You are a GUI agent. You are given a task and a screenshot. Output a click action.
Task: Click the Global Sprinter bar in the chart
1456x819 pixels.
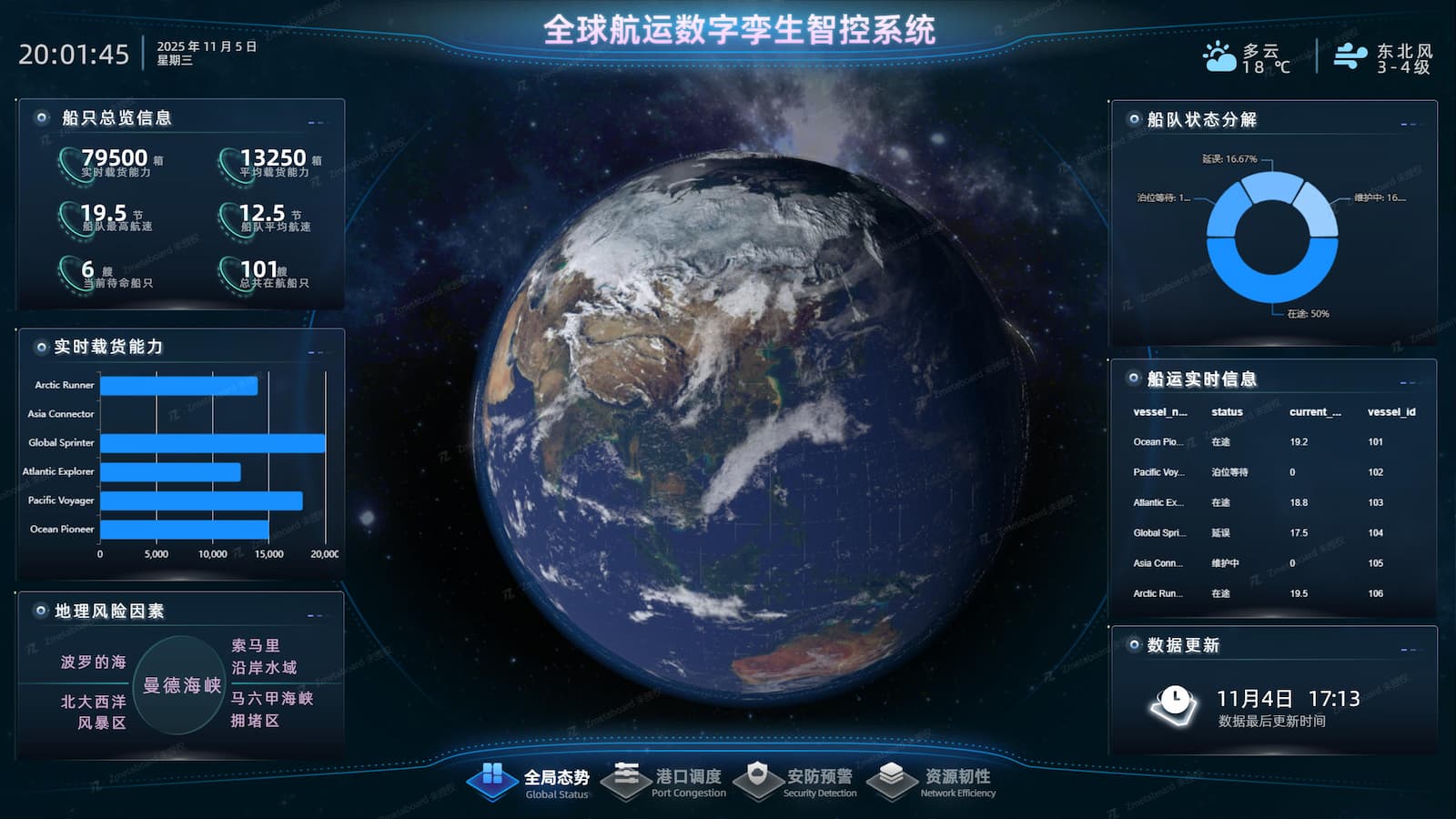click(214, 442)
